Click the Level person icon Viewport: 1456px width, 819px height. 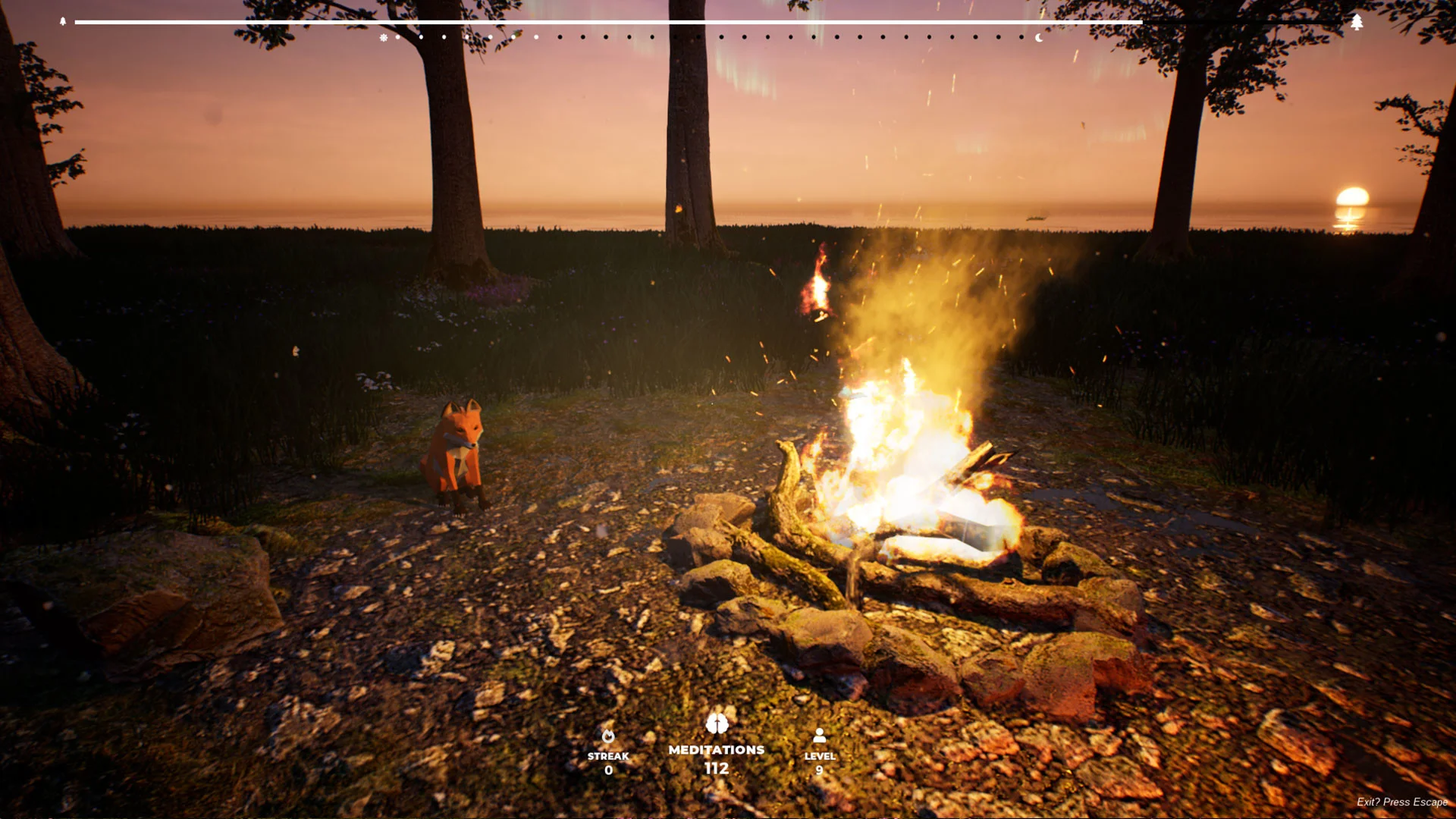tap(820, 735)
